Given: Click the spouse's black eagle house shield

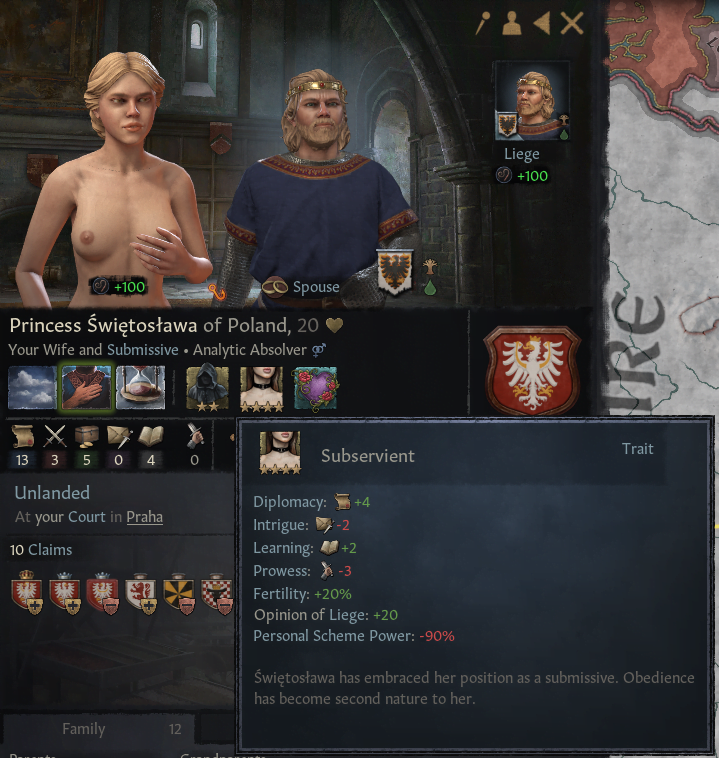Looking at the screenshot, I should 395,272.
